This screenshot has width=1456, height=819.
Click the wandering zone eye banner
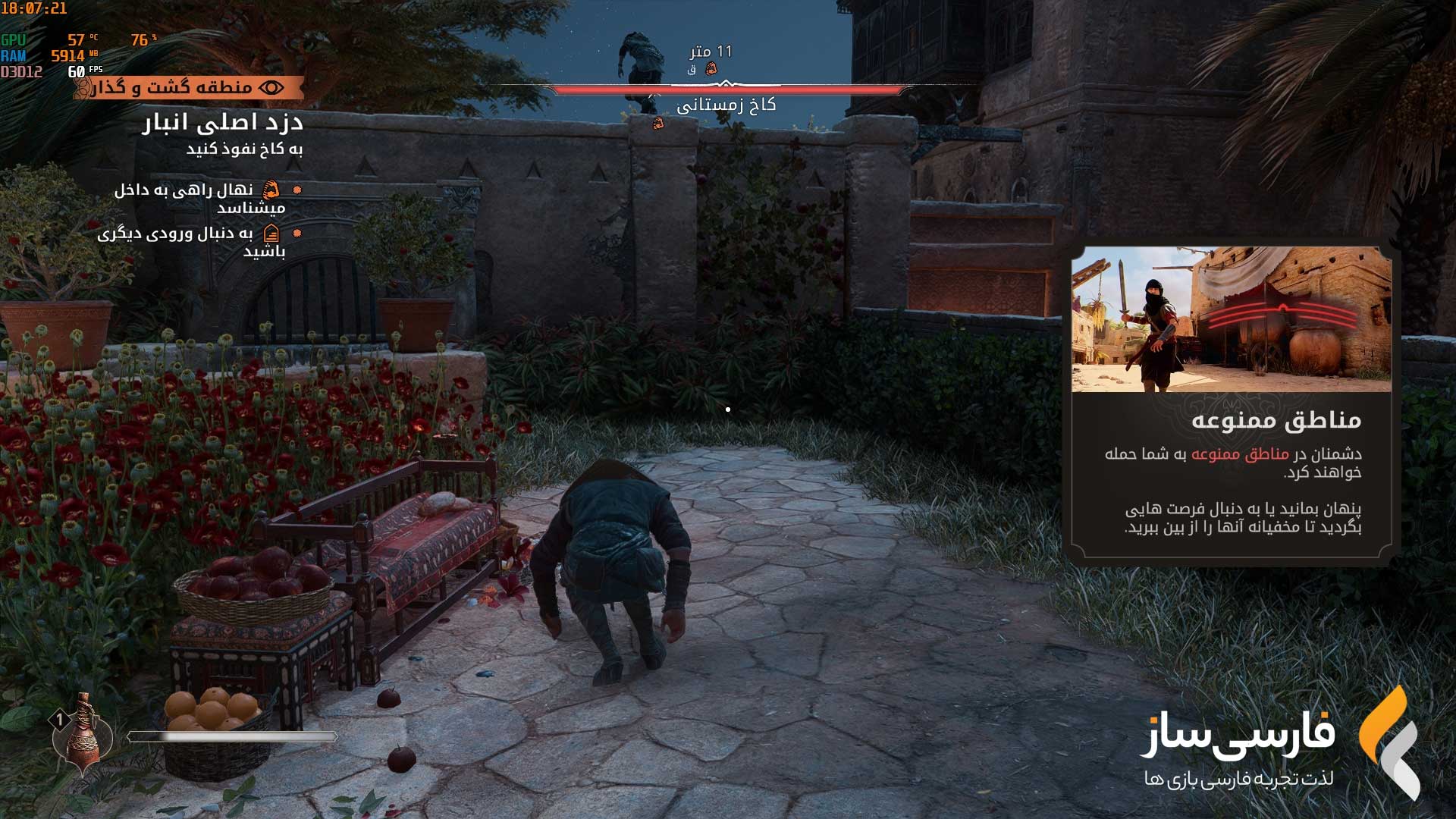(x=190, y=88)
